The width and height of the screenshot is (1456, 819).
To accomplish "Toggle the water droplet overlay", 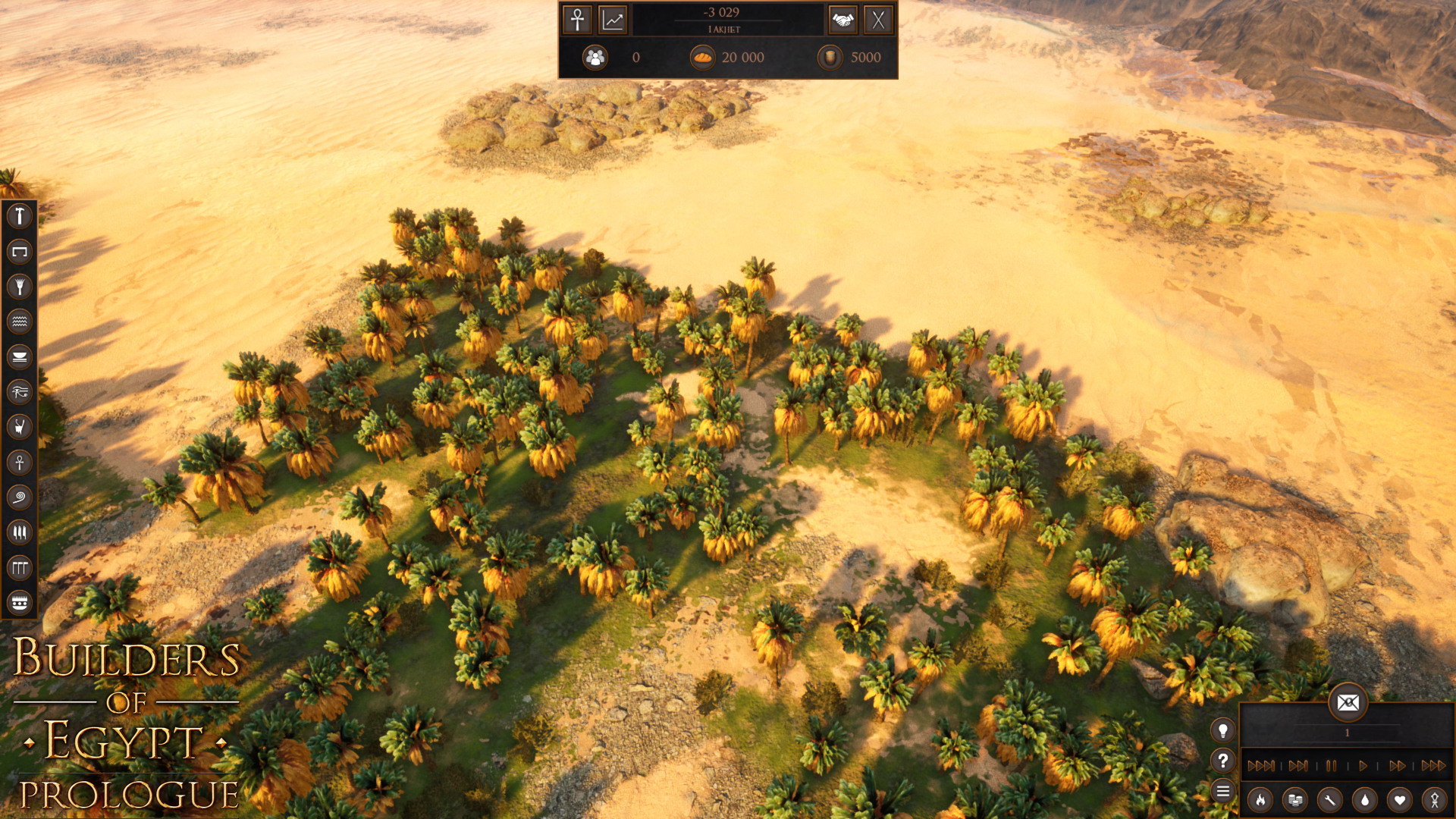I will (x=1364, y=801).
